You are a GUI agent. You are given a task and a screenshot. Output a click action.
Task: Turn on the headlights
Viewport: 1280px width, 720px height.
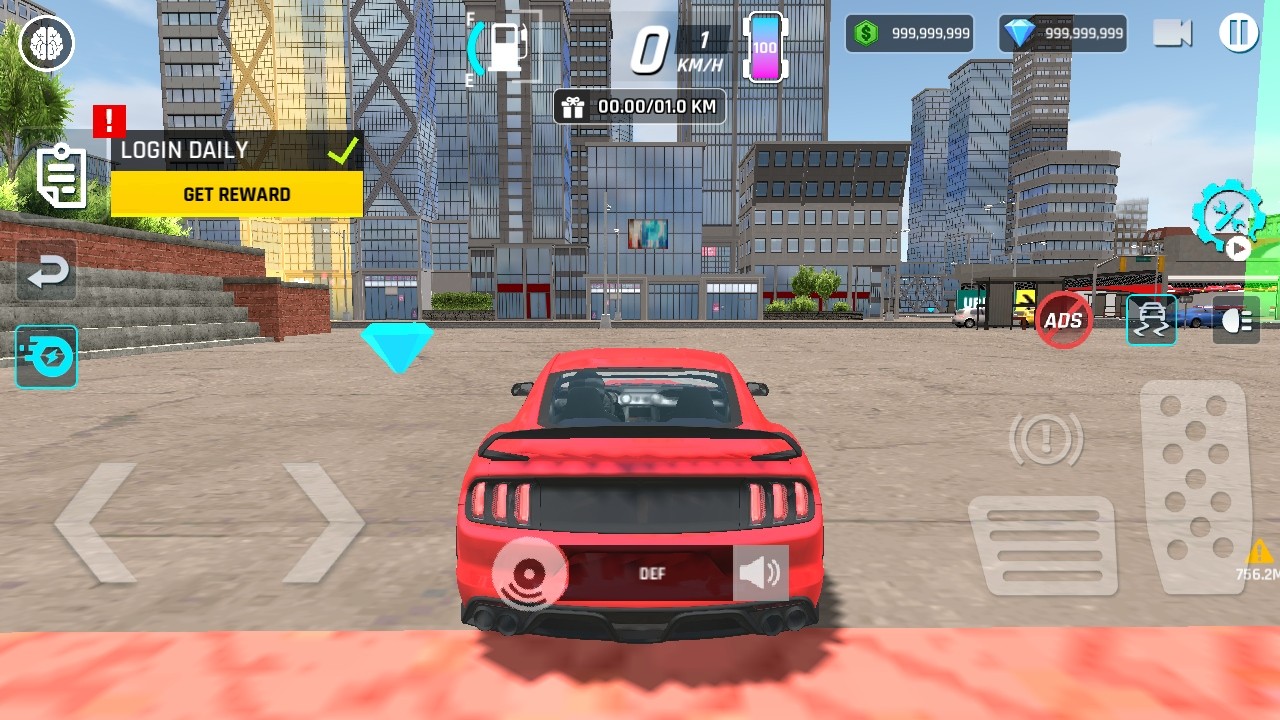1236,320
